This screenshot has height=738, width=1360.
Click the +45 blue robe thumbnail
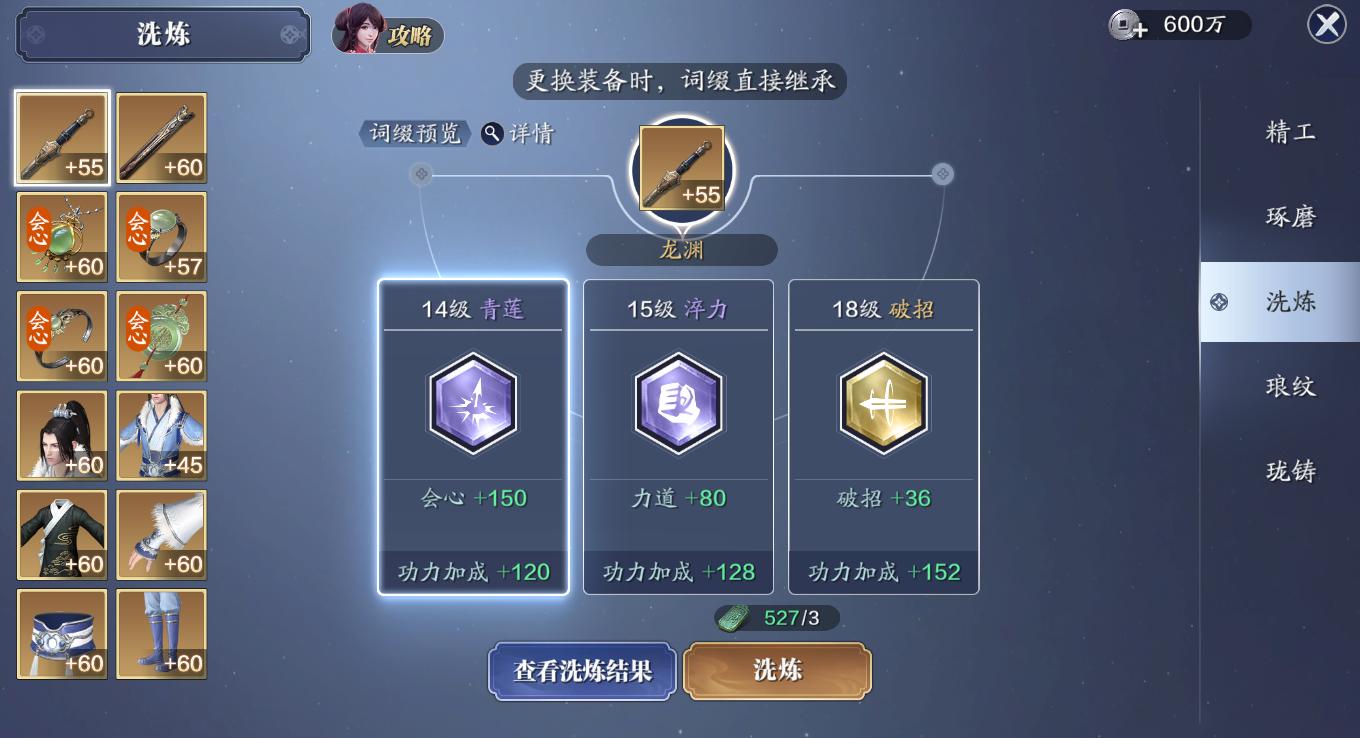point(161,435)
